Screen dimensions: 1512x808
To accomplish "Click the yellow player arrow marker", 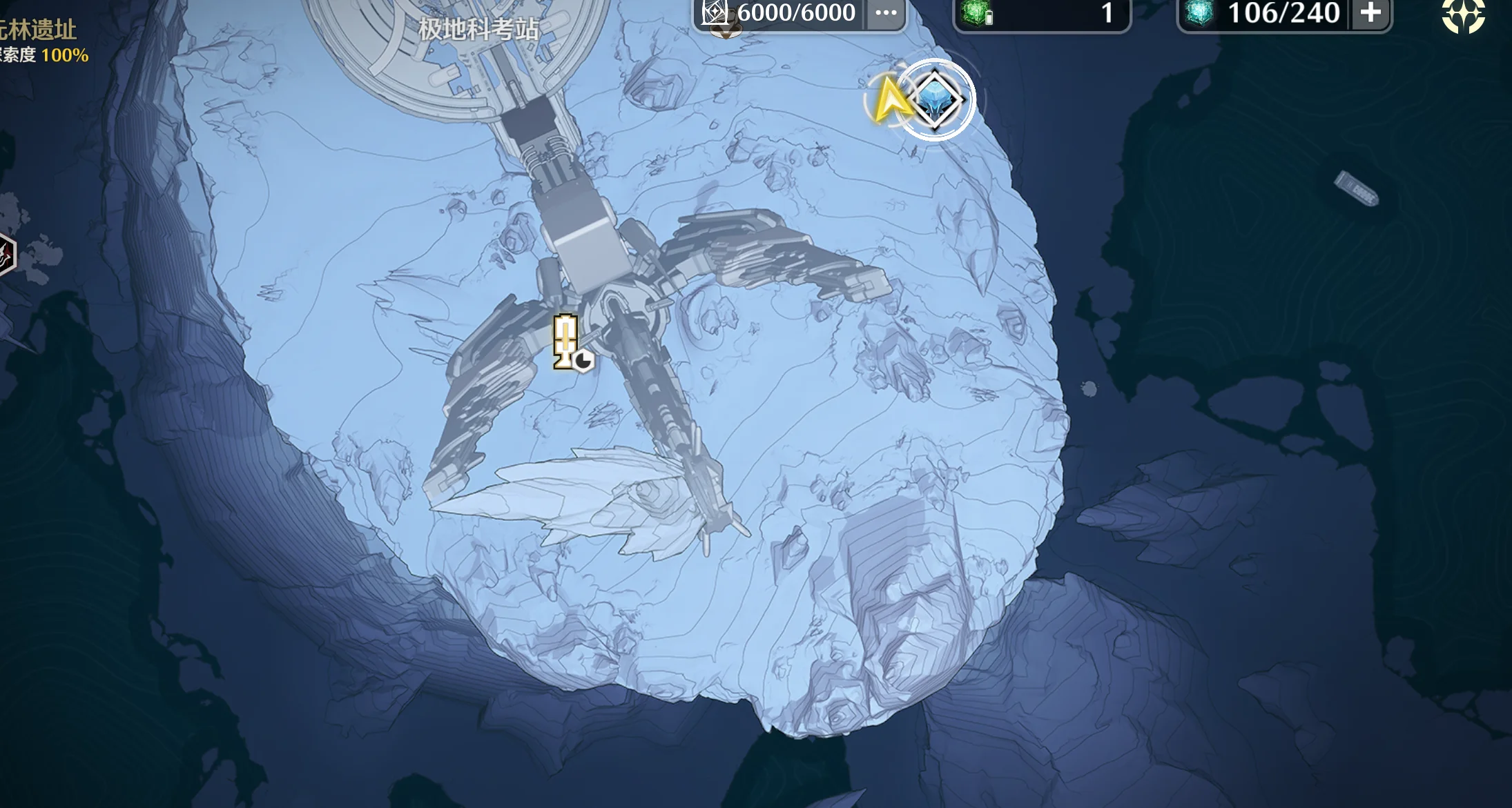I will pos(889,102).
